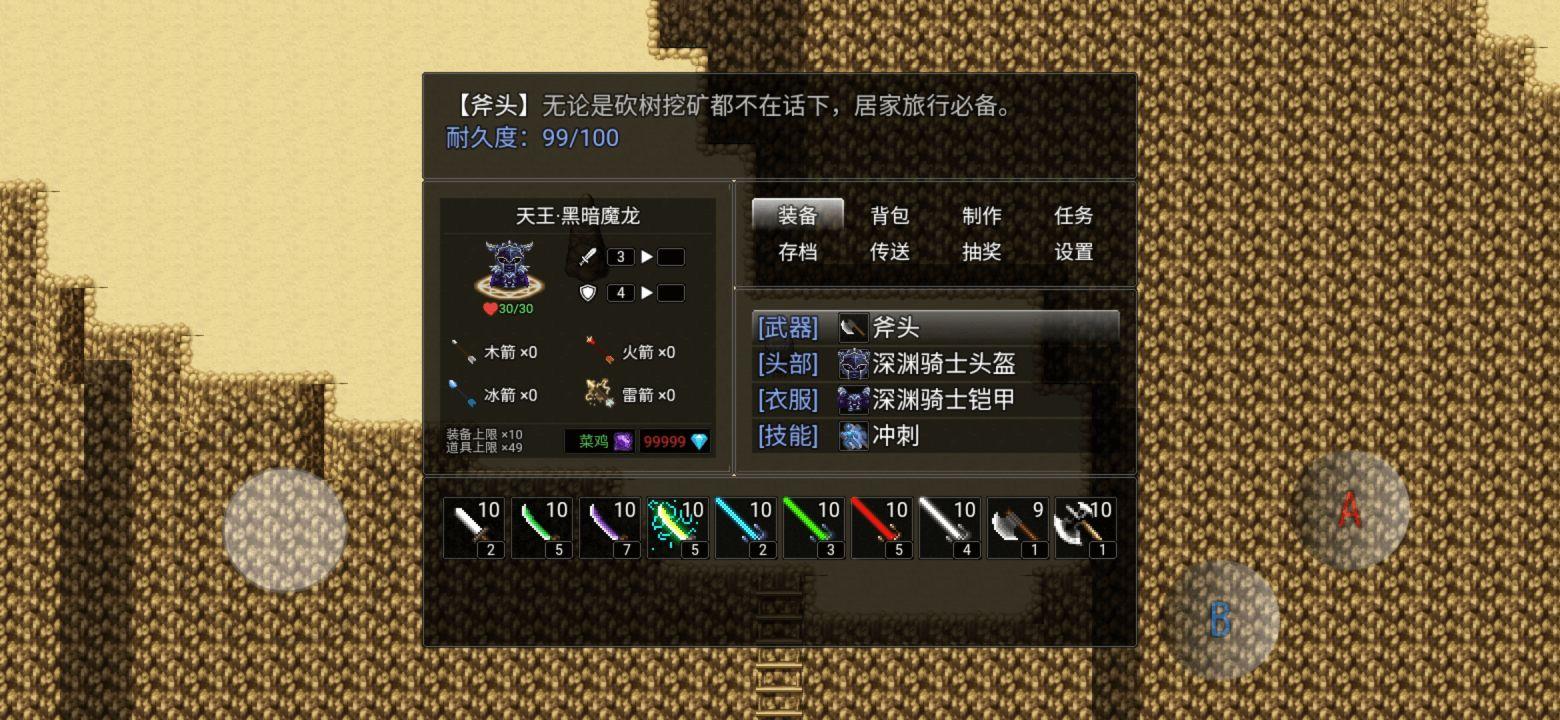The height and width of the screenshot is (720, 1560).
Task: Select the axe icon in the 武器 weapon slot
Action: point(853,327)
